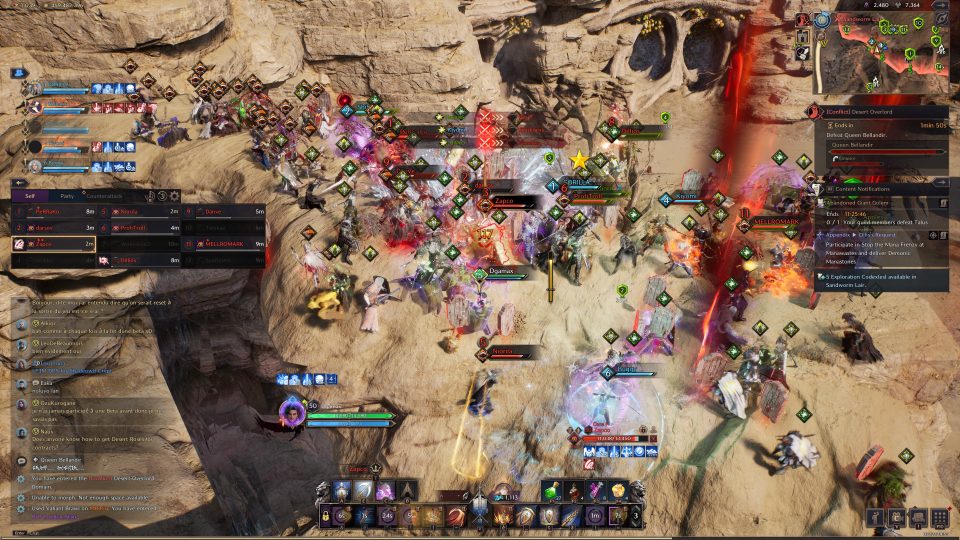The height and width of the screenshot is (540, 960).
Task: Open raid panel gear settings
Action: [175, 196]
